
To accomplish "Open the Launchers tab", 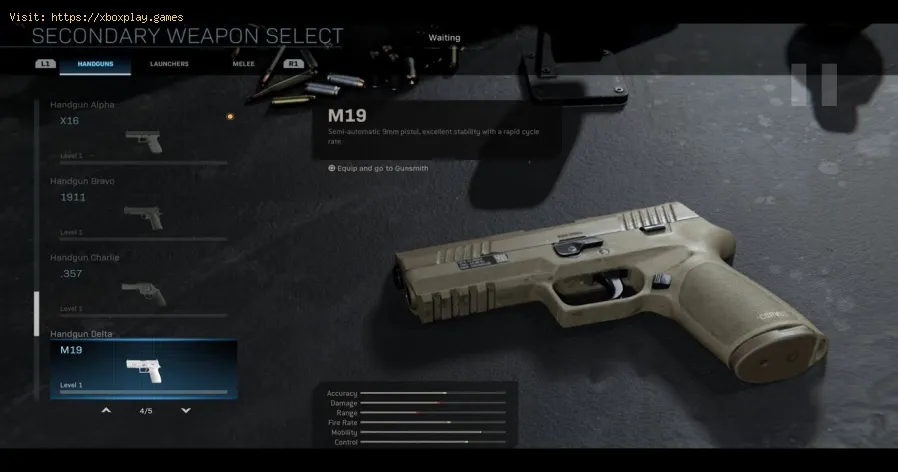I will [169, 64].
